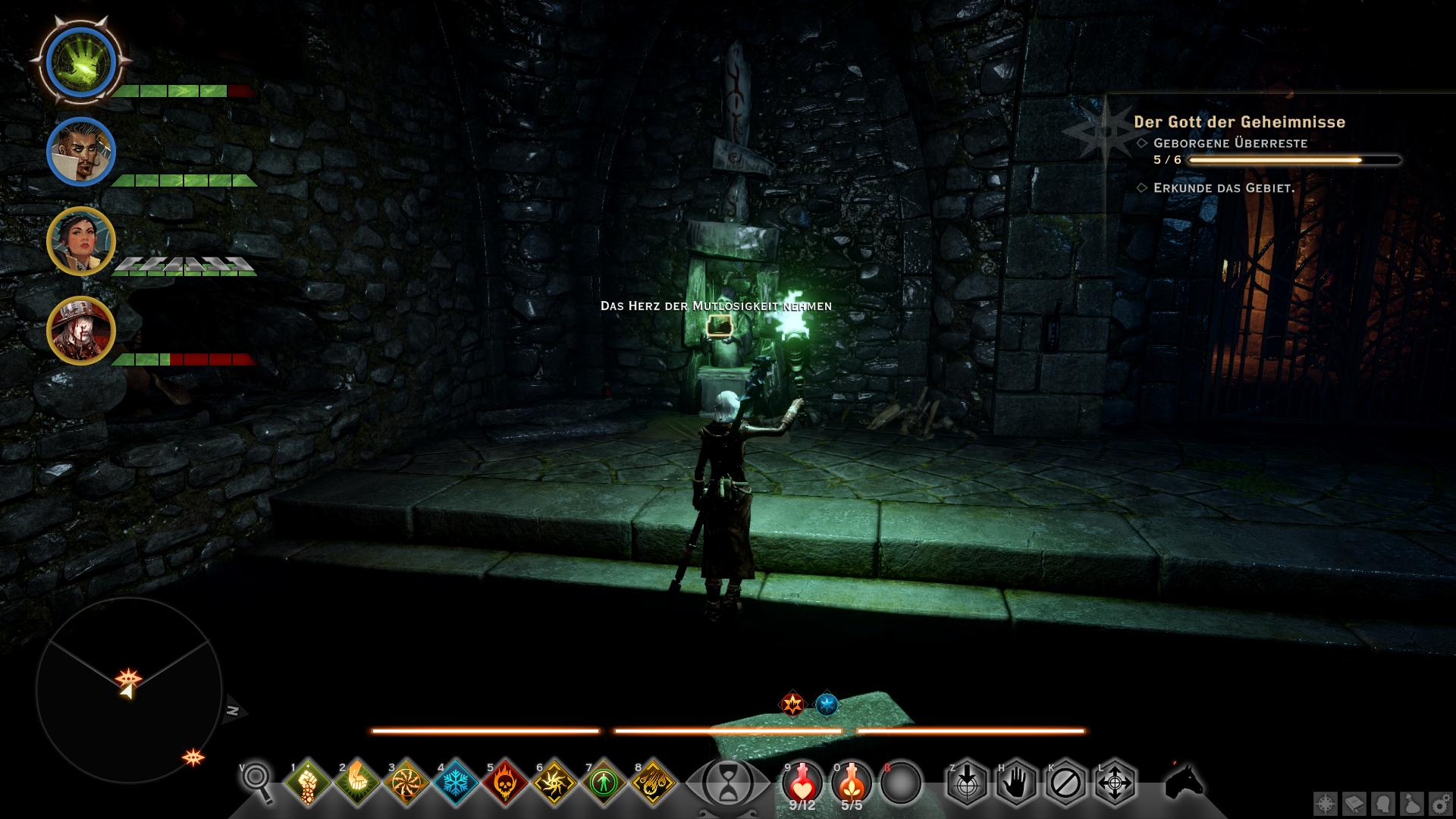Switch to the helmeted bloodied companion portrait
Screen dimensions: 1456x819
click(x=81, y=331)
